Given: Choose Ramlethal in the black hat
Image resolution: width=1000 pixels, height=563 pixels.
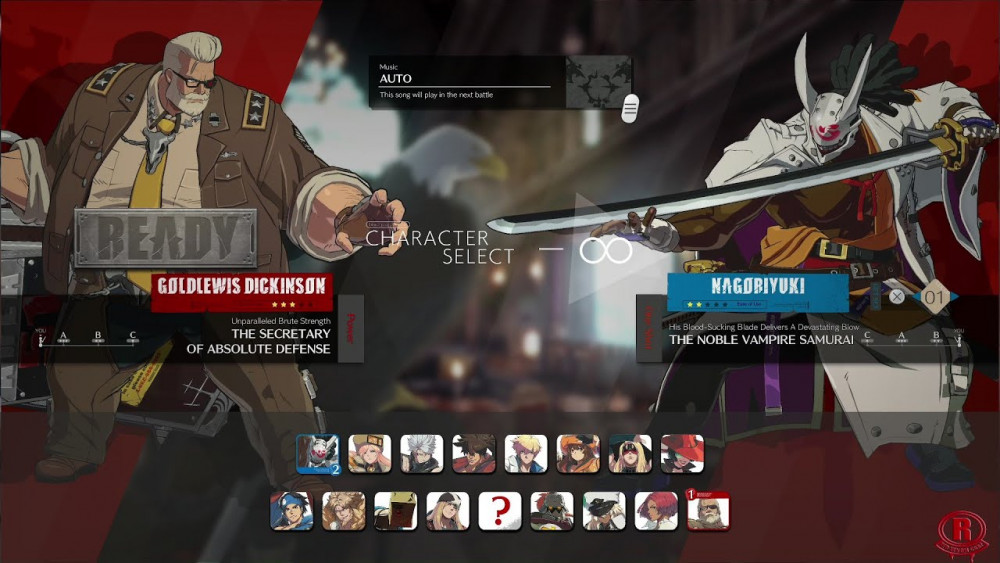Looking at the screenshot, I should [604, 510].
